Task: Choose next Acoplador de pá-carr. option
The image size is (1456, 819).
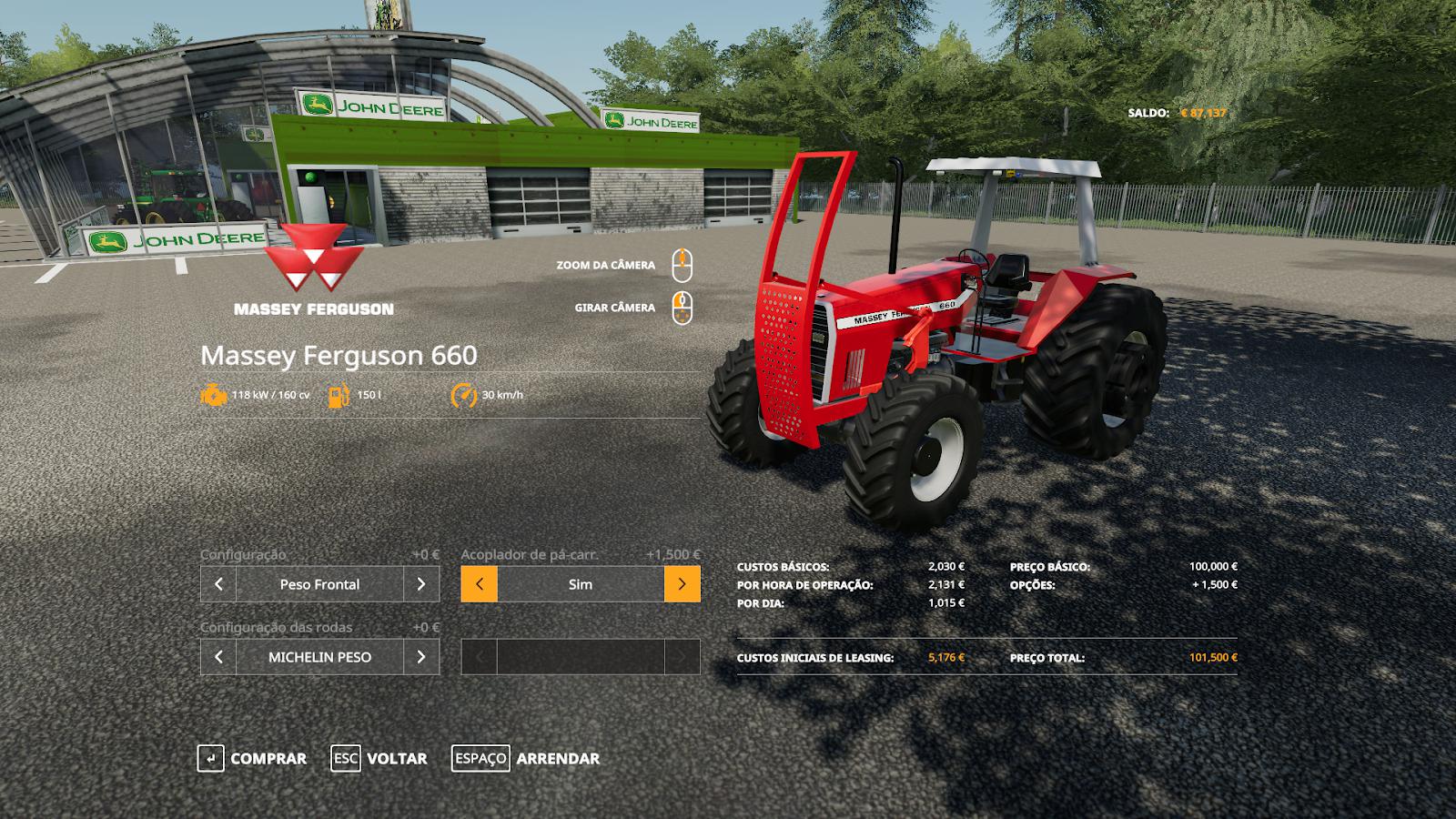Action: tap(682, 584)
